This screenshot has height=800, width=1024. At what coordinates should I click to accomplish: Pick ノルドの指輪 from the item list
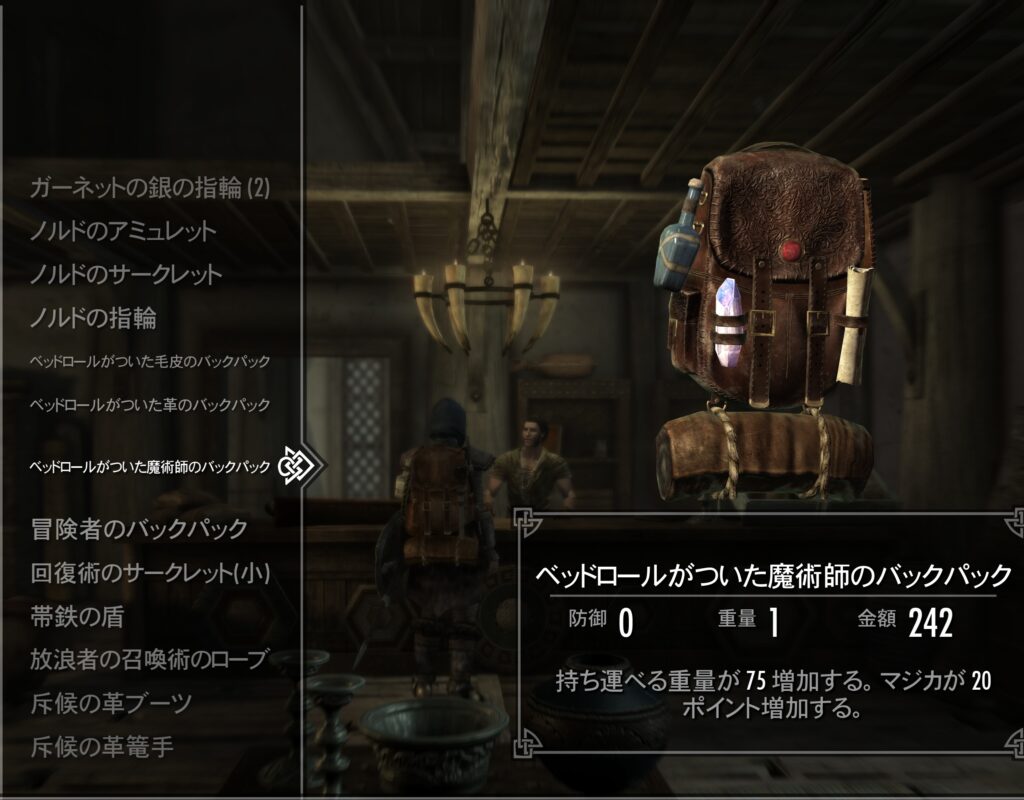pyautogui.click(x=94, y=319)
